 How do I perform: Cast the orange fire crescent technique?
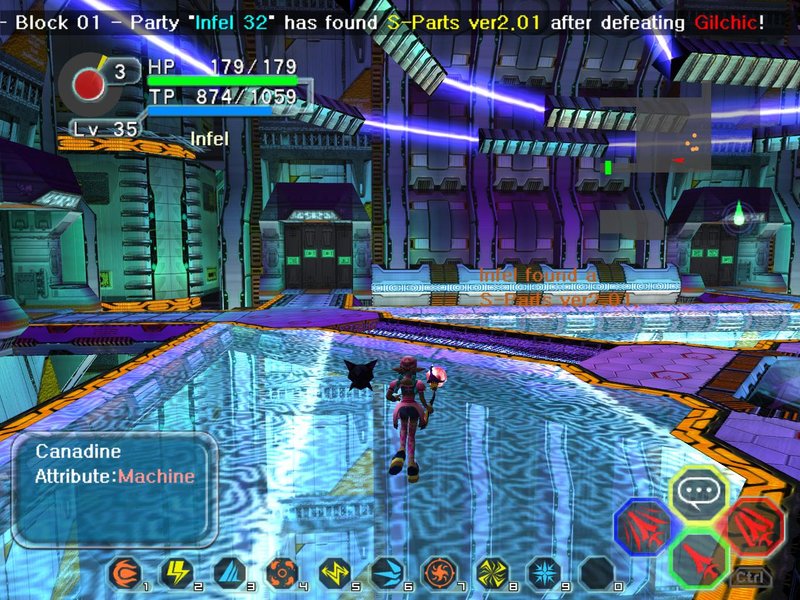(125, 573)
